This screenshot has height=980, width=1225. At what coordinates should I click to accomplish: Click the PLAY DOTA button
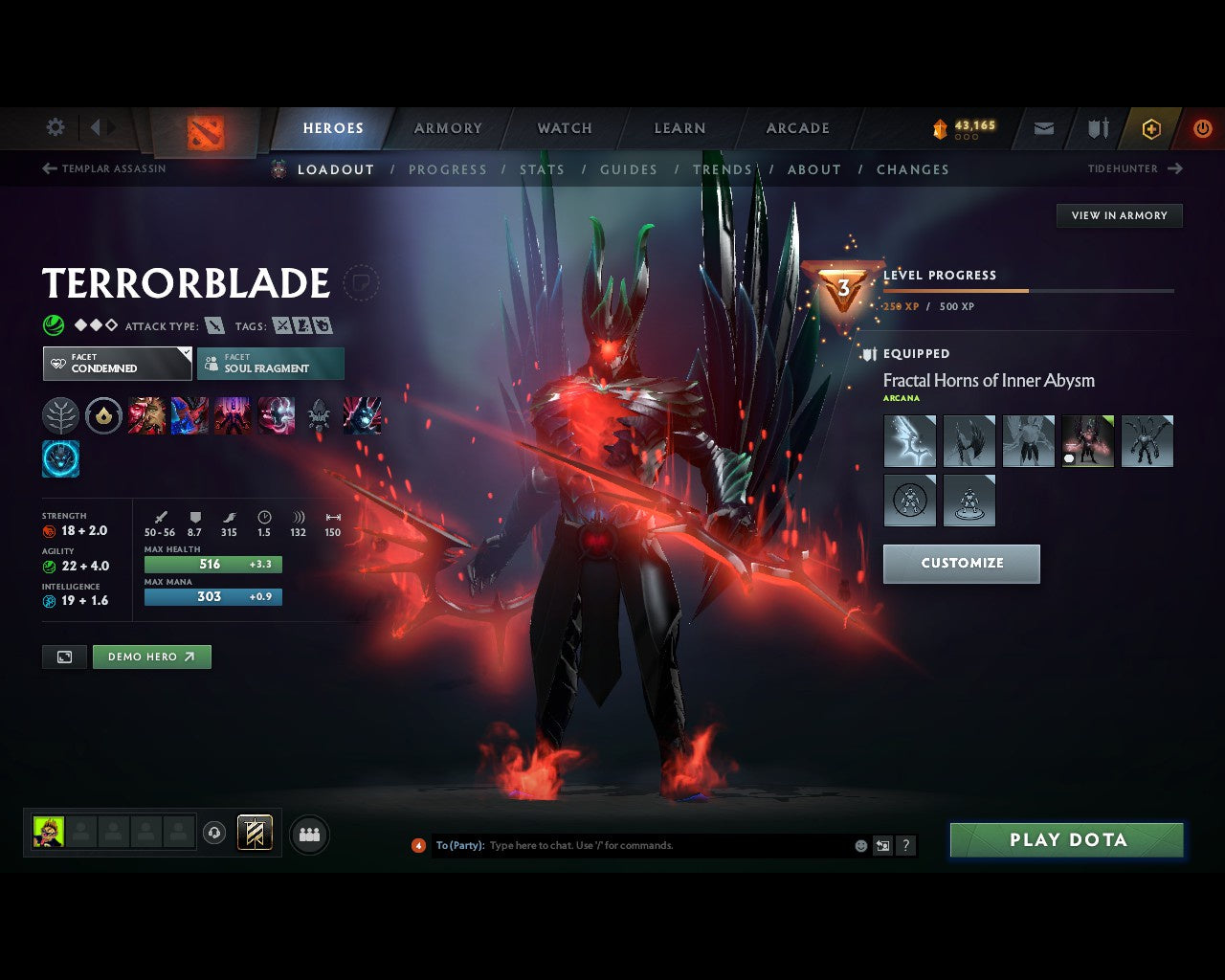[x=1066, y=839]
